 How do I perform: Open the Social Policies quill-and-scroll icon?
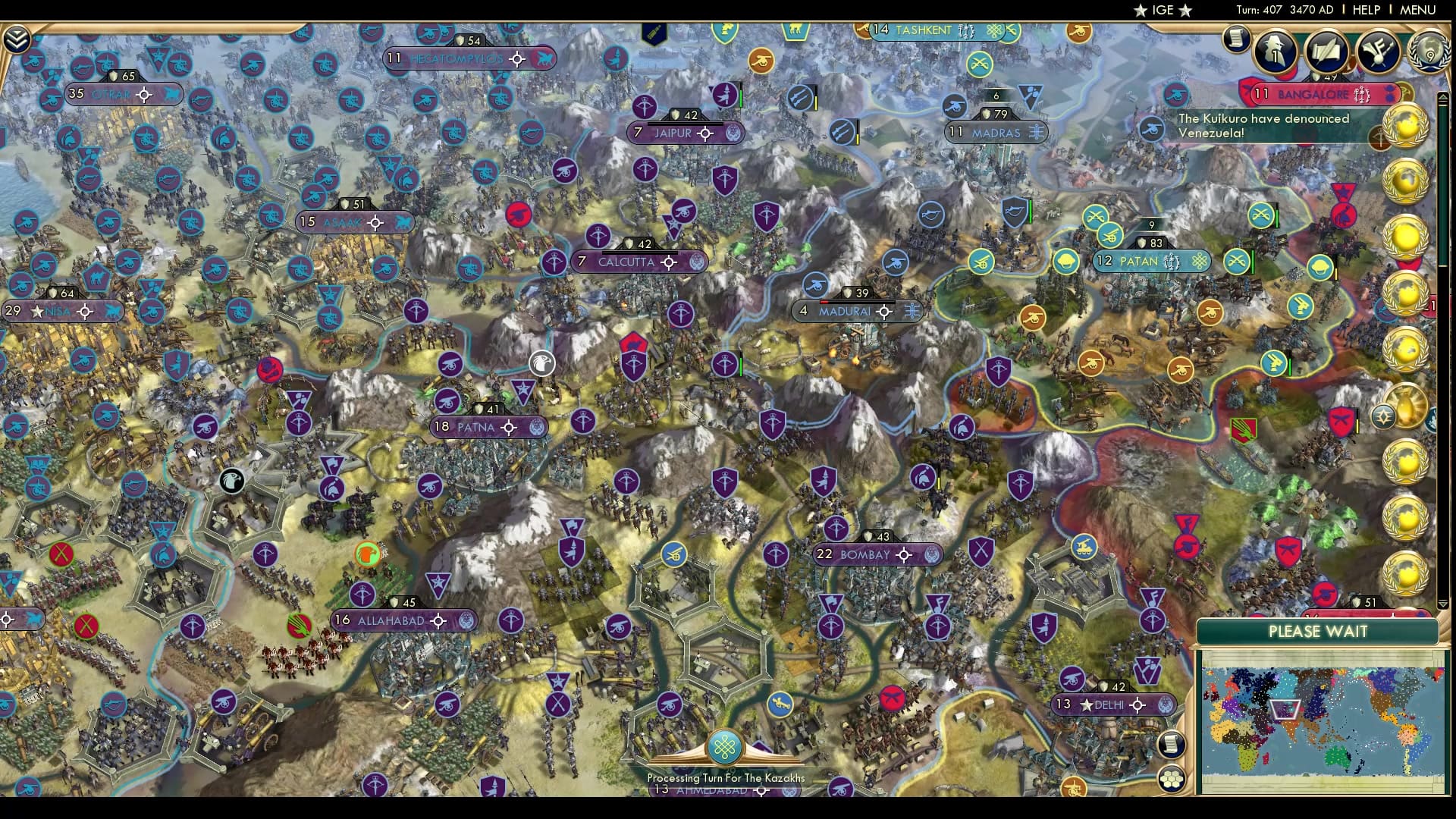tap(1328, 52)
